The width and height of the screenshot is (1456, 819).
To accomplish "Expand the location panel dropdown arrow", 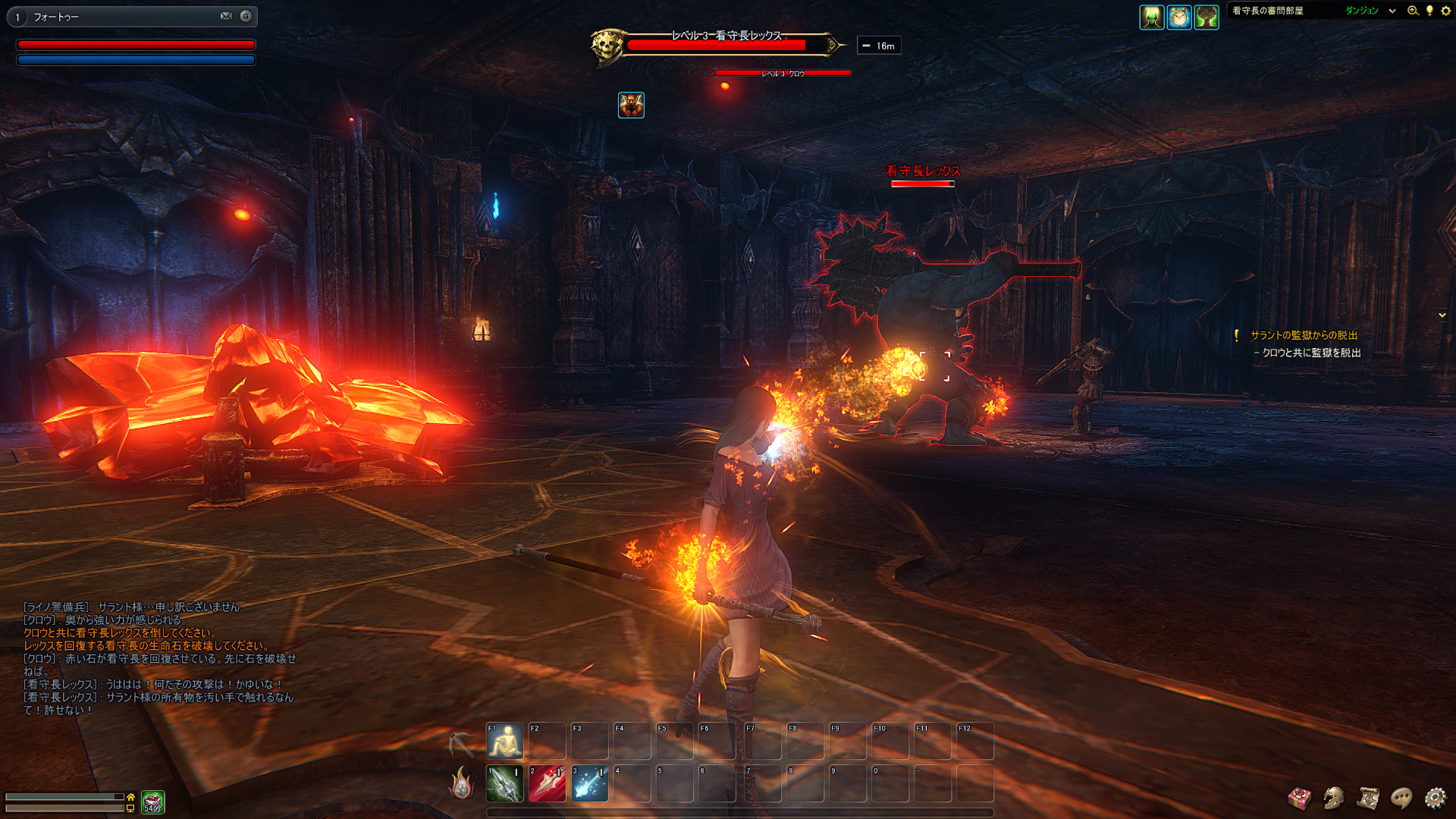I will click(x=1392, y=11).
